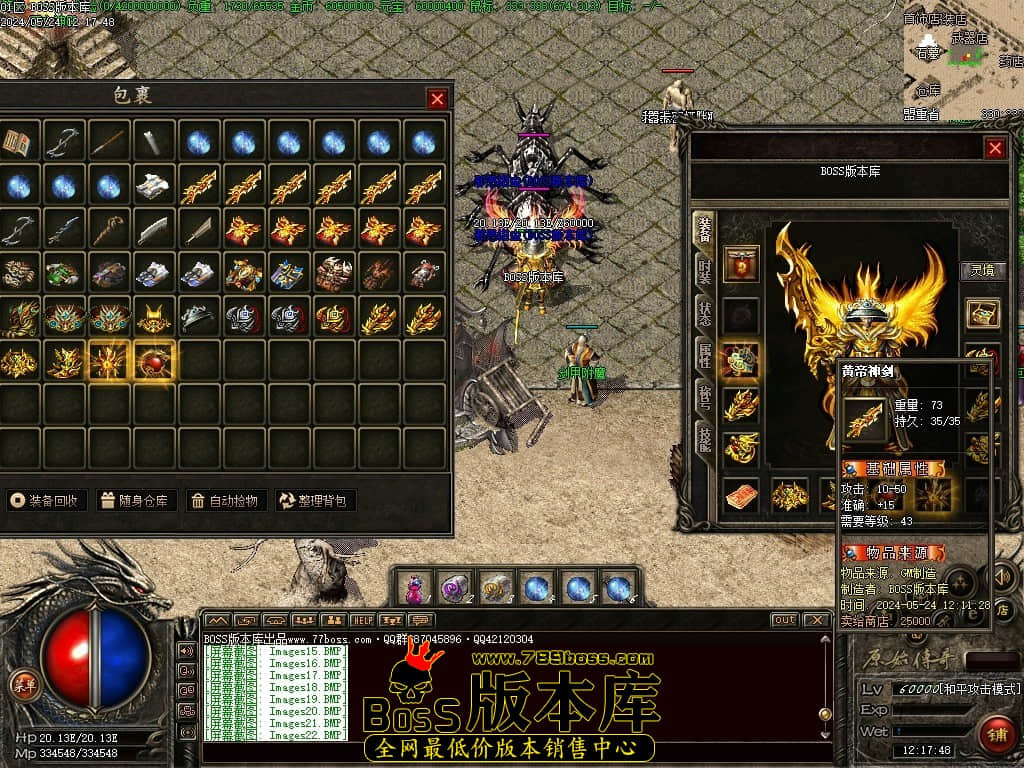Select the 称号 title tab
Image resolution: width=1024 pixels, height=768 pixels.
(705, 398)
